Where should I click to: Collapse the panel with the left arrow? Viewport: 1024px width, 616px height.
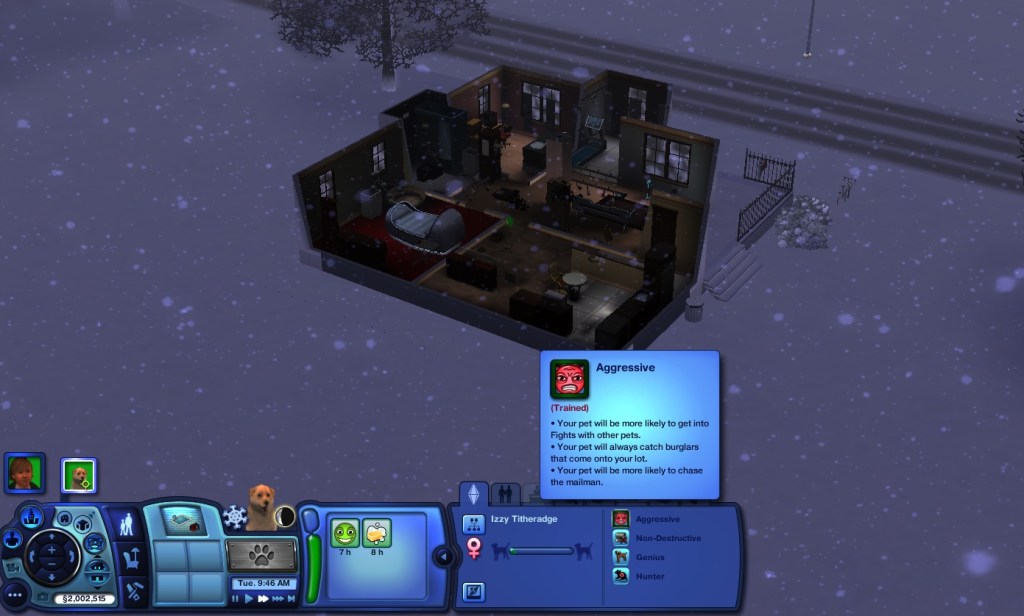pos(441,556)
